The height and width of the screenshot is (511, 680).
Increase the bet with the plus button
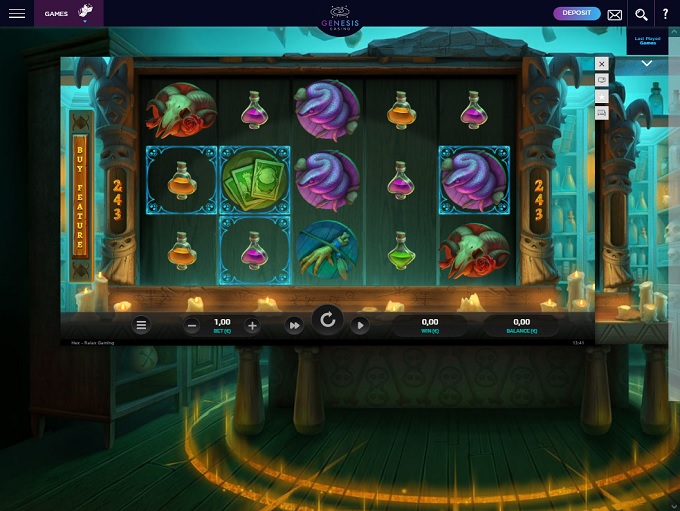[x=252, y=325]
